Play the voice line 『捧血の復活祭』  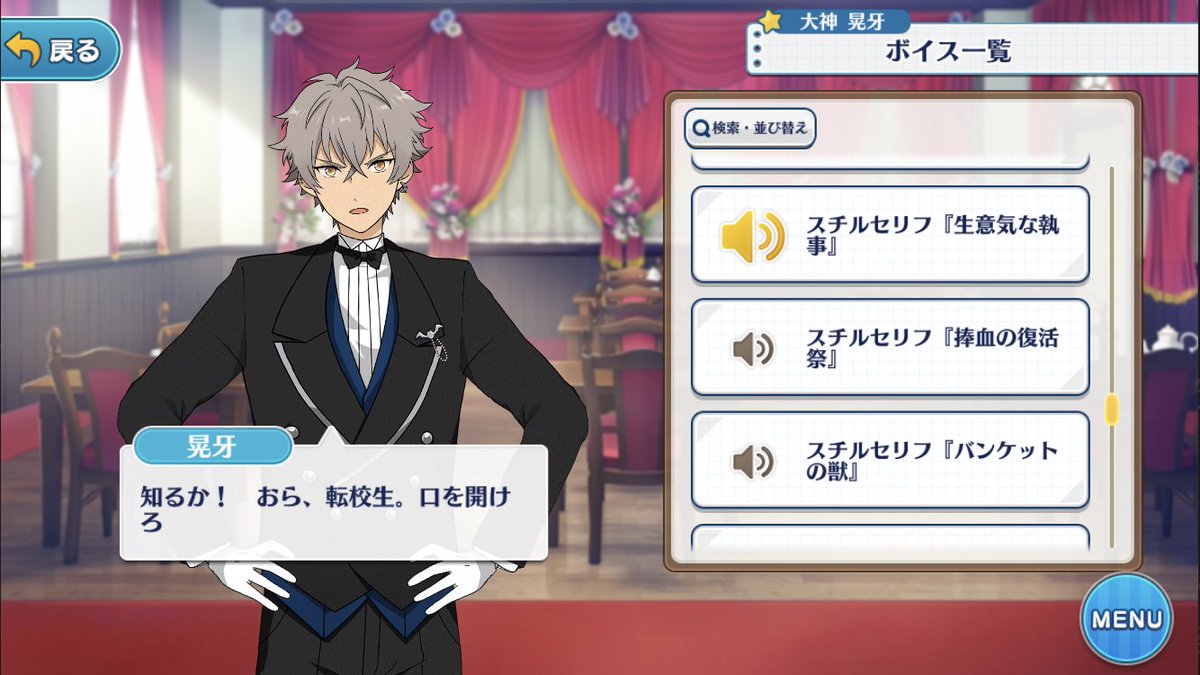point(889,348)
